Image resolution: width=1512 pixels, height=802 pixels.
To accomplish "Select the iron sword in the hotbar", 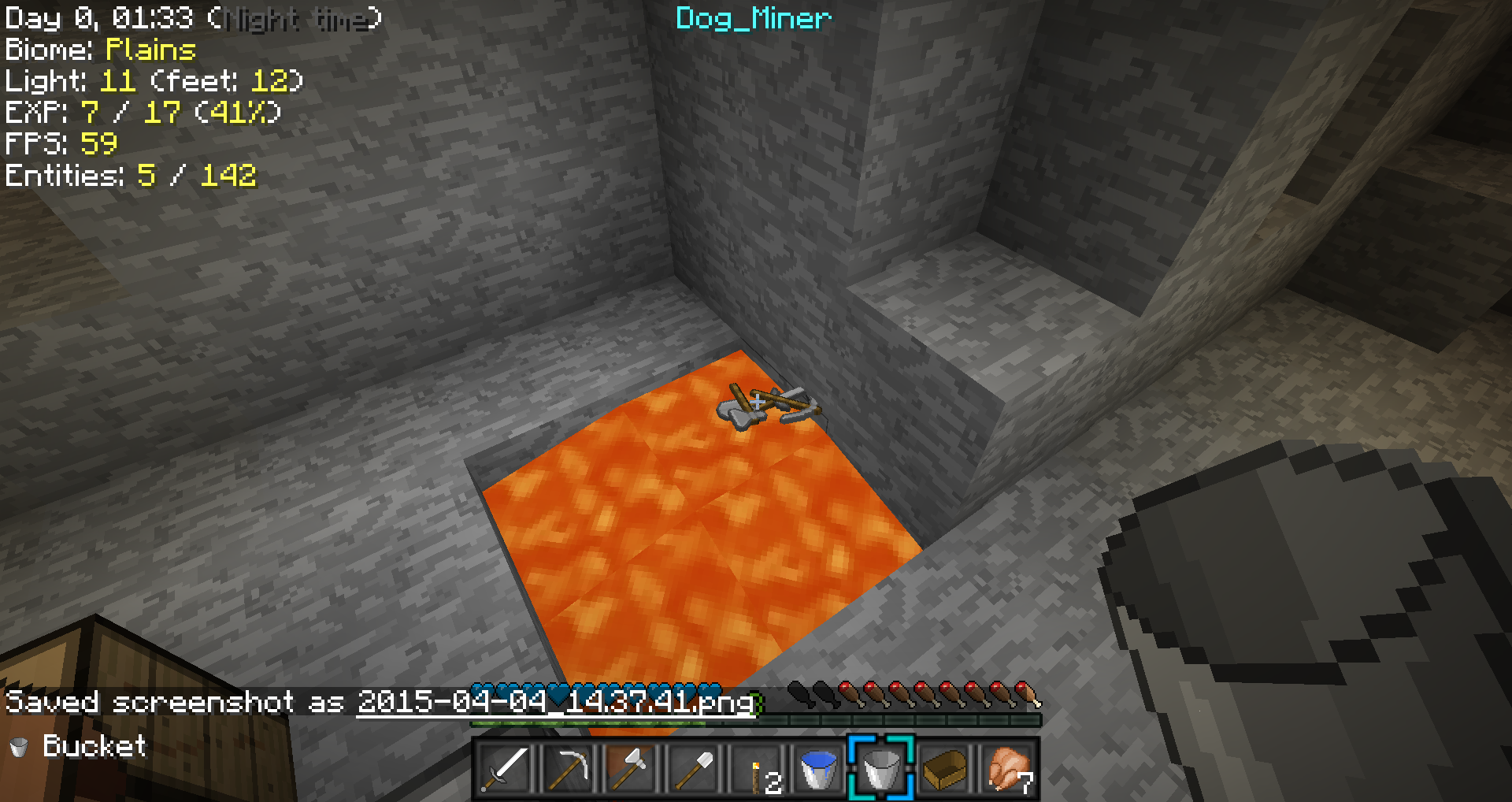I will (506, 770).
